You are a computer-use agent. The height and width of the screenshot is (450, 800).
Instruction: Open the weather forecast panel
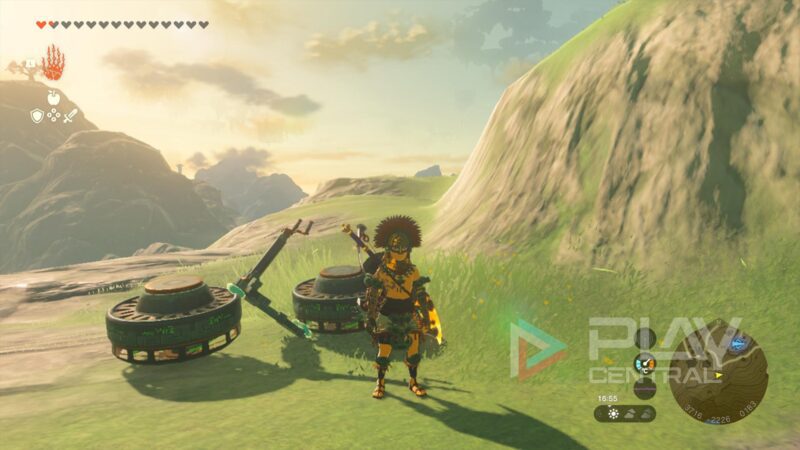click(625, 412)
